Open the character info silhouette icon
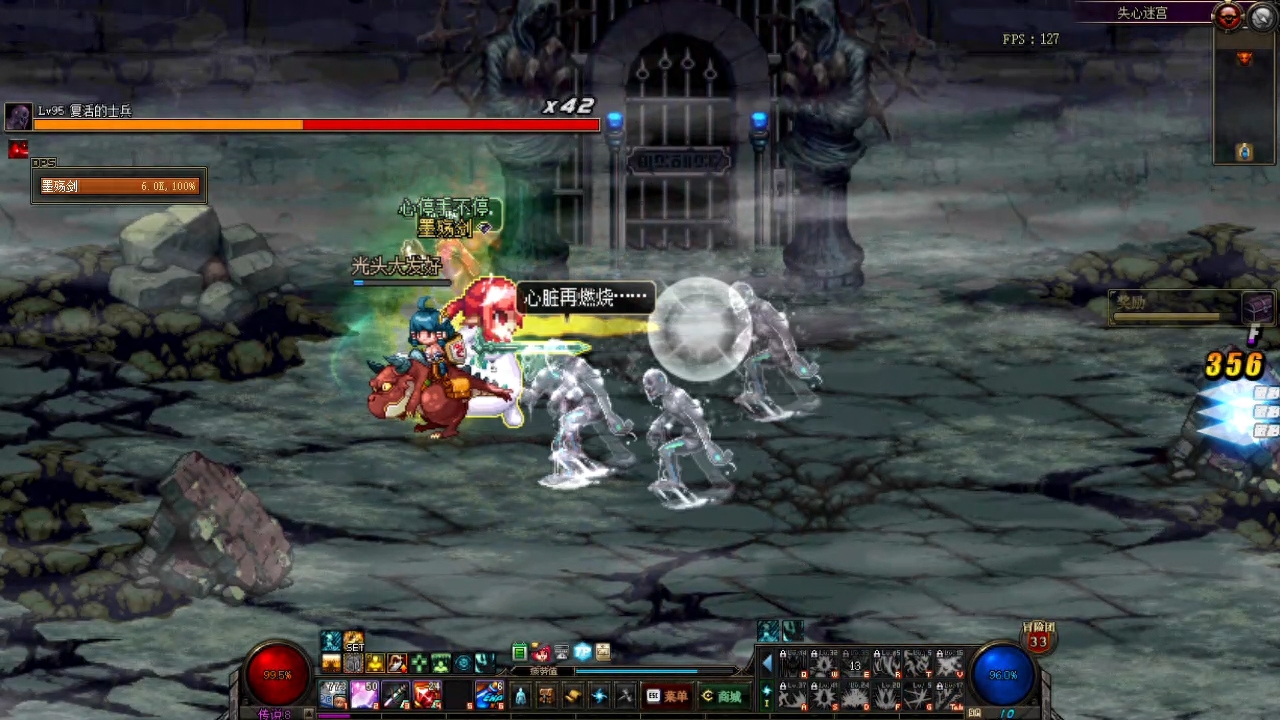Viewport: 1280px width, 720px height. pyautogui.click(x=520, y=696)
